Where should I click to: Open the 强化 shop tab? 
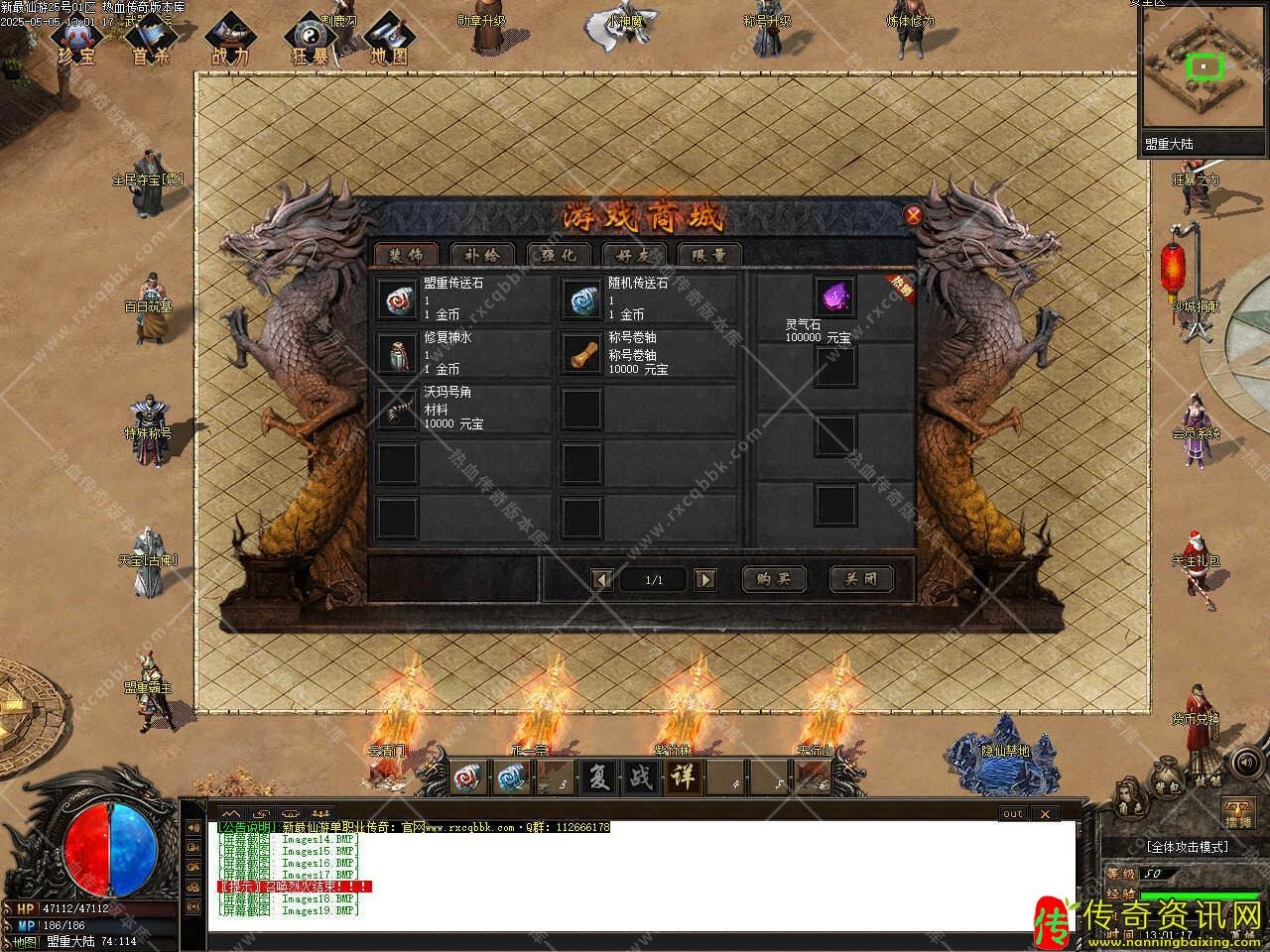(x=559, y=255)
